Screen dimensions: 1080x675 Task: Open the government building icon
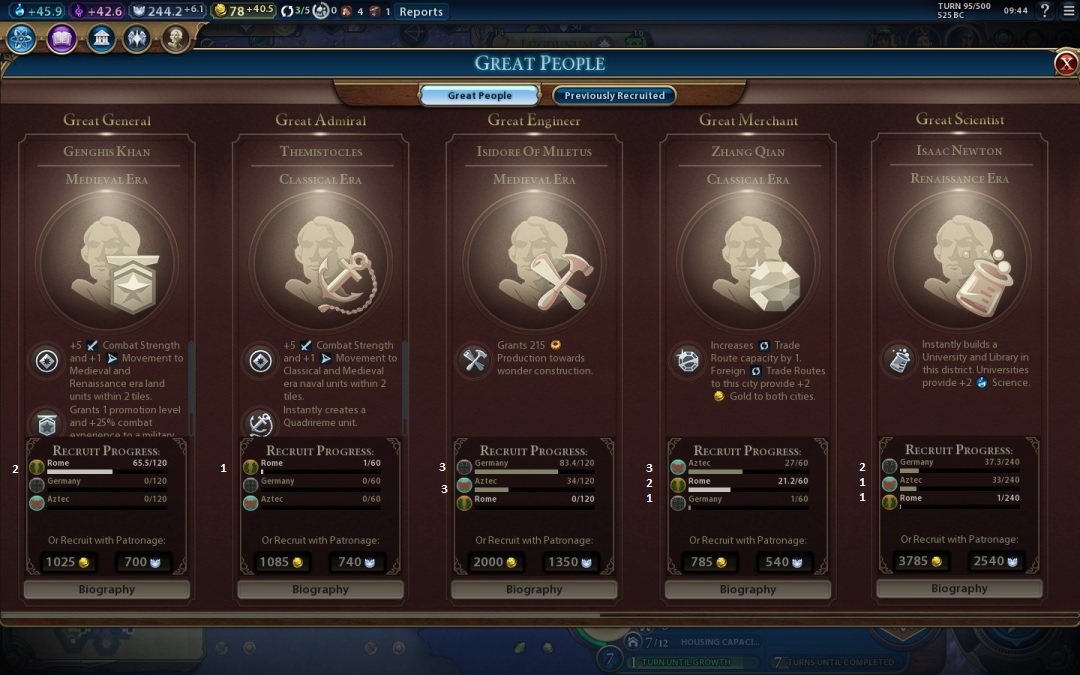(101, 39)
